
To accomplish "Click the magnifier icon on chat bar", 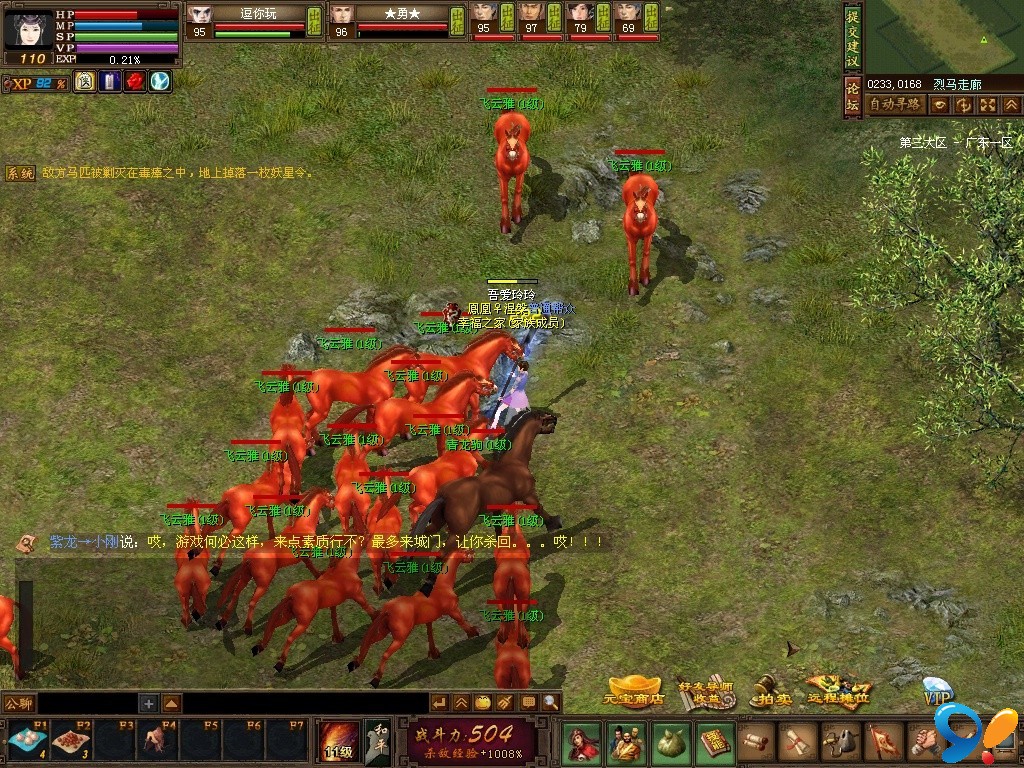I will click(551, 703).
